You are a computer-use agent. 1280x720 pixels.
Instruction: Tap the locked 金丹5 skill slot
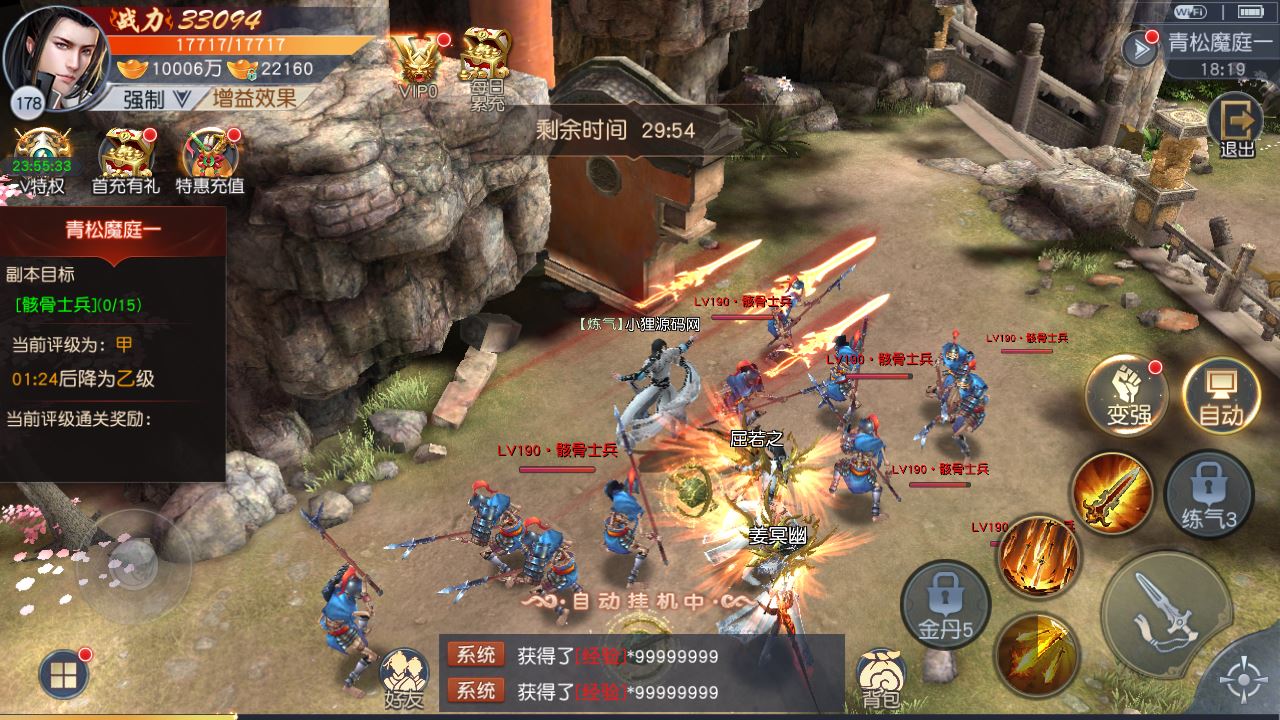(x=945, y=604)
